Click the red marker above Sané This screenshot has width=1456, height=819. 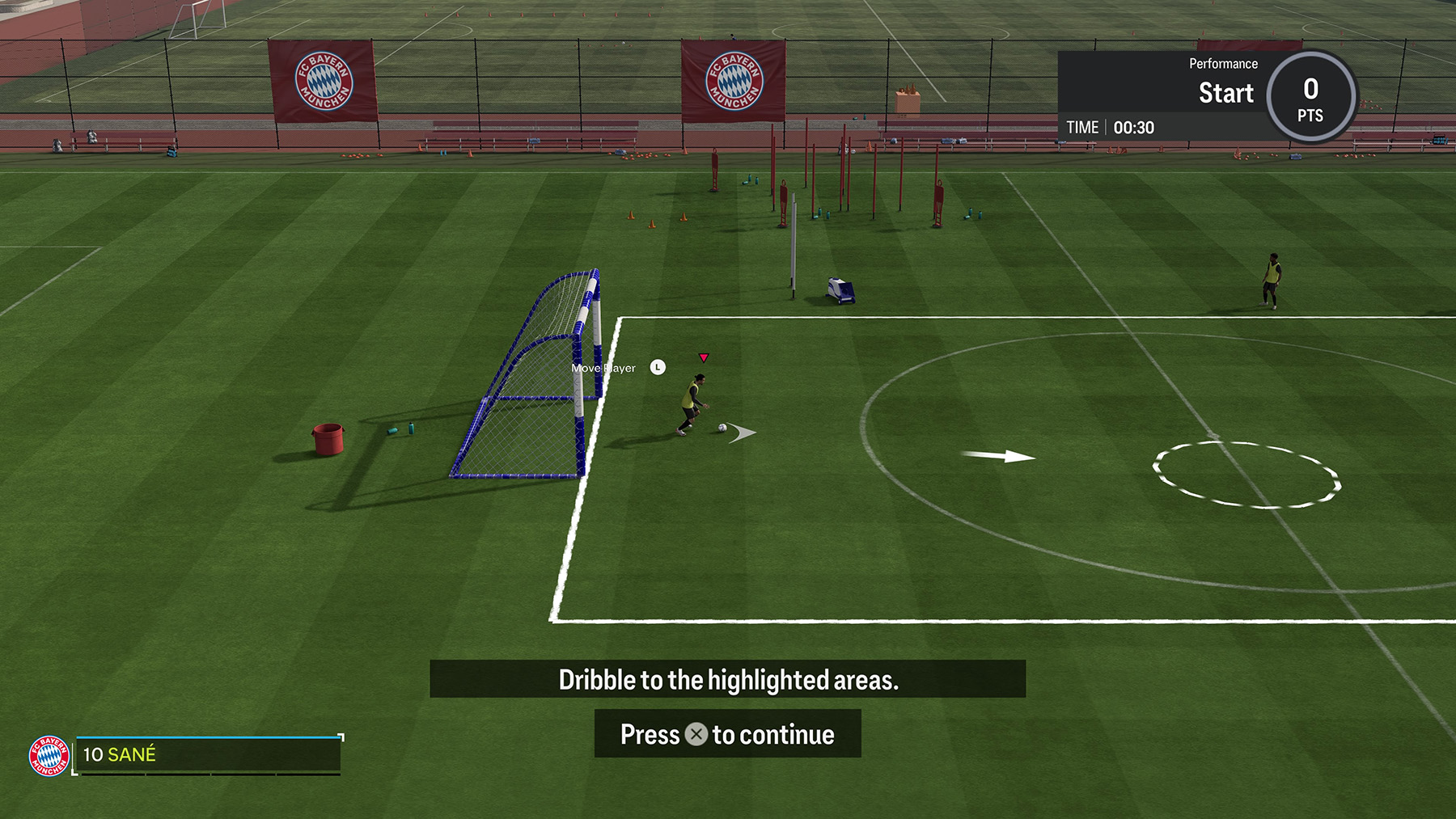tap(705, 357)
